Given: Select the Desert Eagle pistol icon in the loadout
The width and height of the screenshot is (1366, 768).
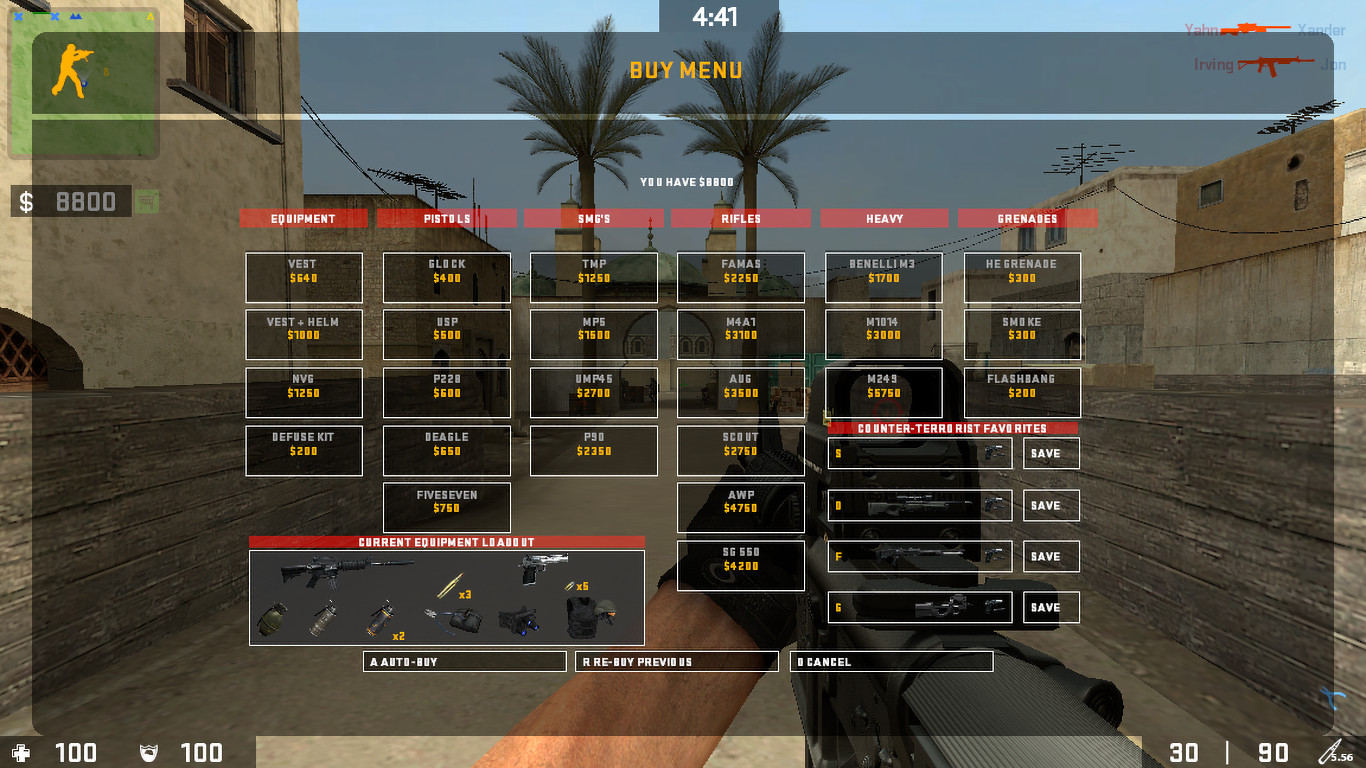Looking at the screenshot, I should click(x=542, y=569).
